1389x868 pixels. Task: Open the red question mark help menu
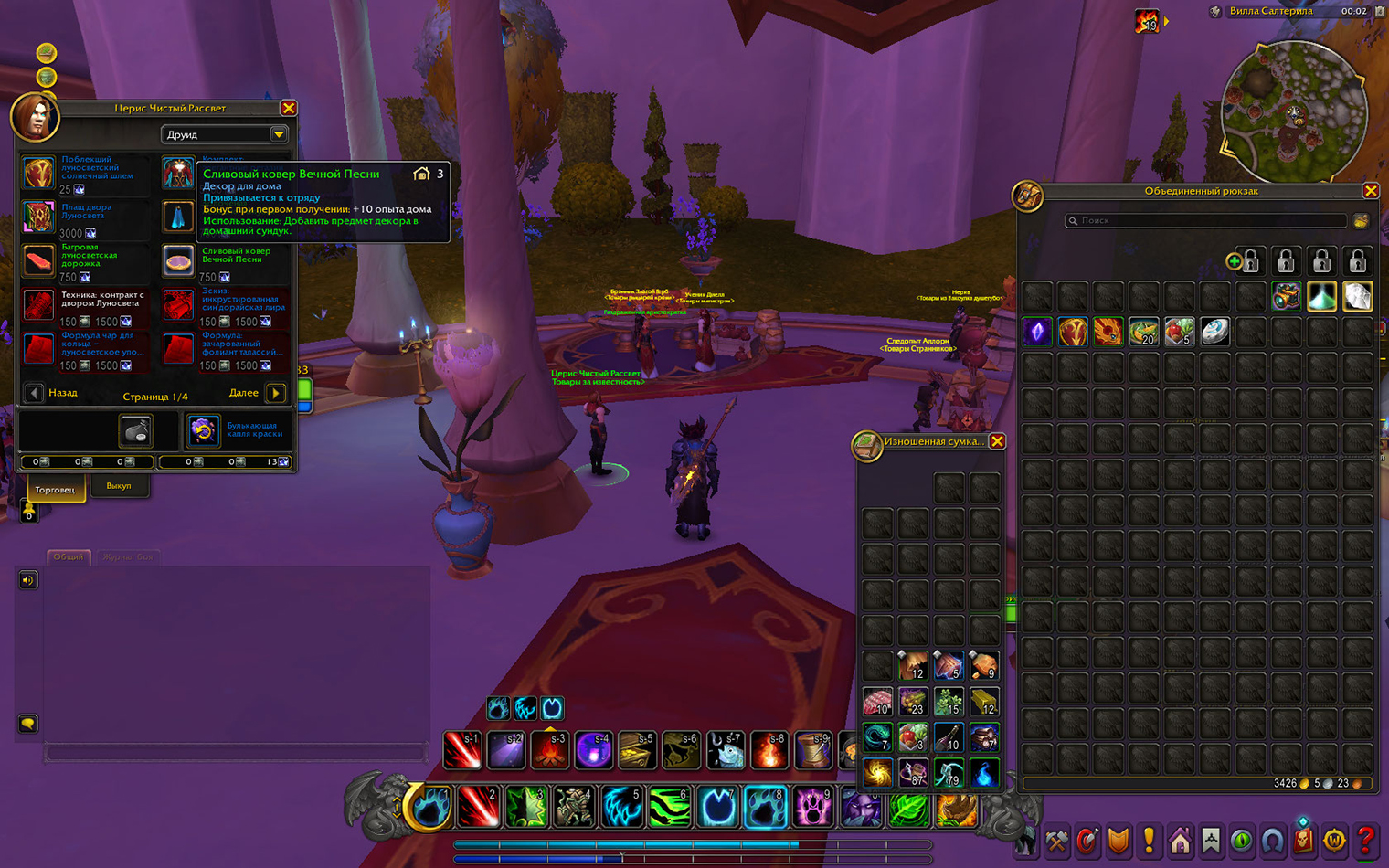1365,840
